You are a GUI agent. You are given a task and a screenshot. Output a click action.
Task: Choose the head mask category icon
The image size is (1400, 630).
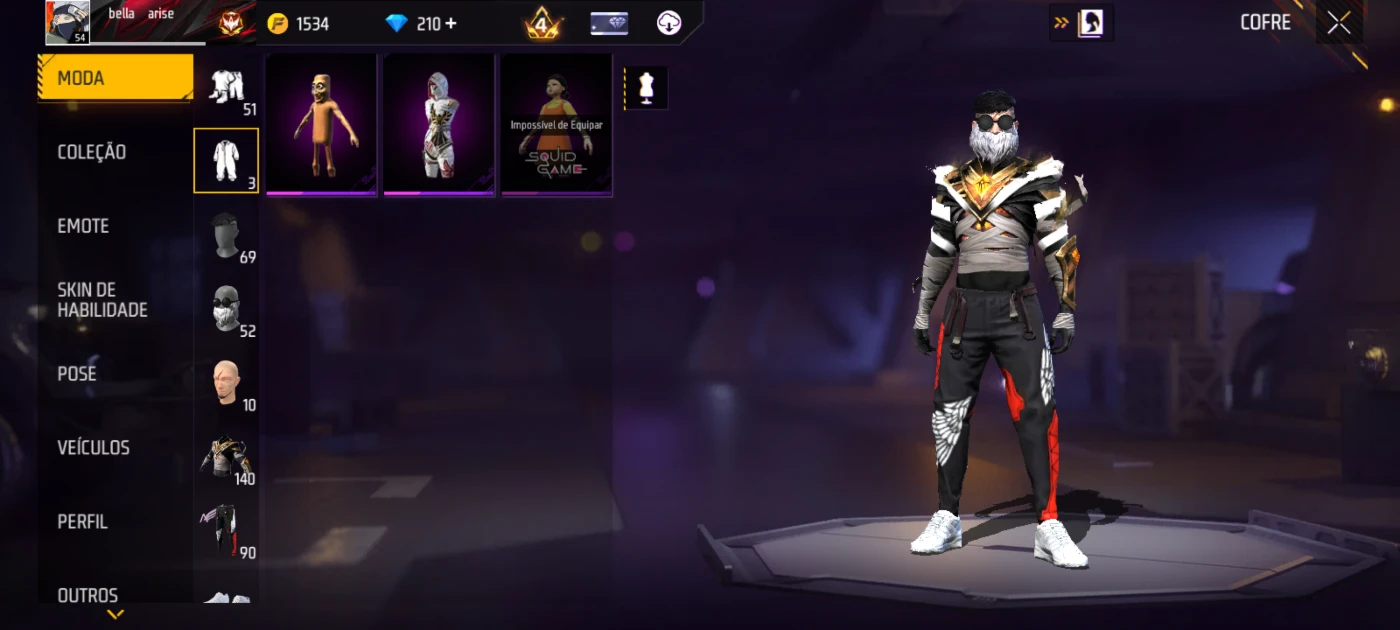click(226, 235)
